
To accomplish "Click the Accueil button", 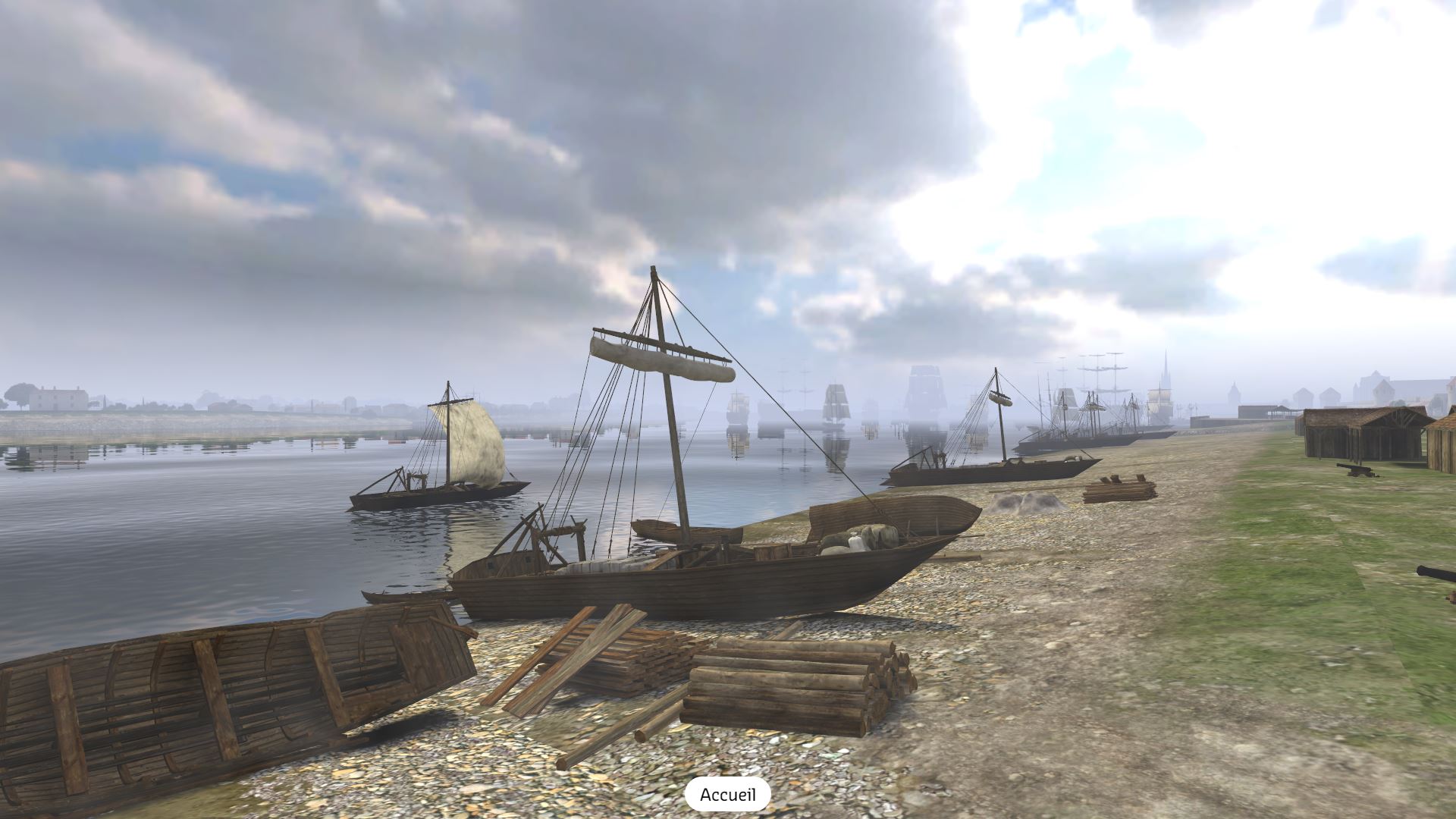I will [x=727, y=795].
